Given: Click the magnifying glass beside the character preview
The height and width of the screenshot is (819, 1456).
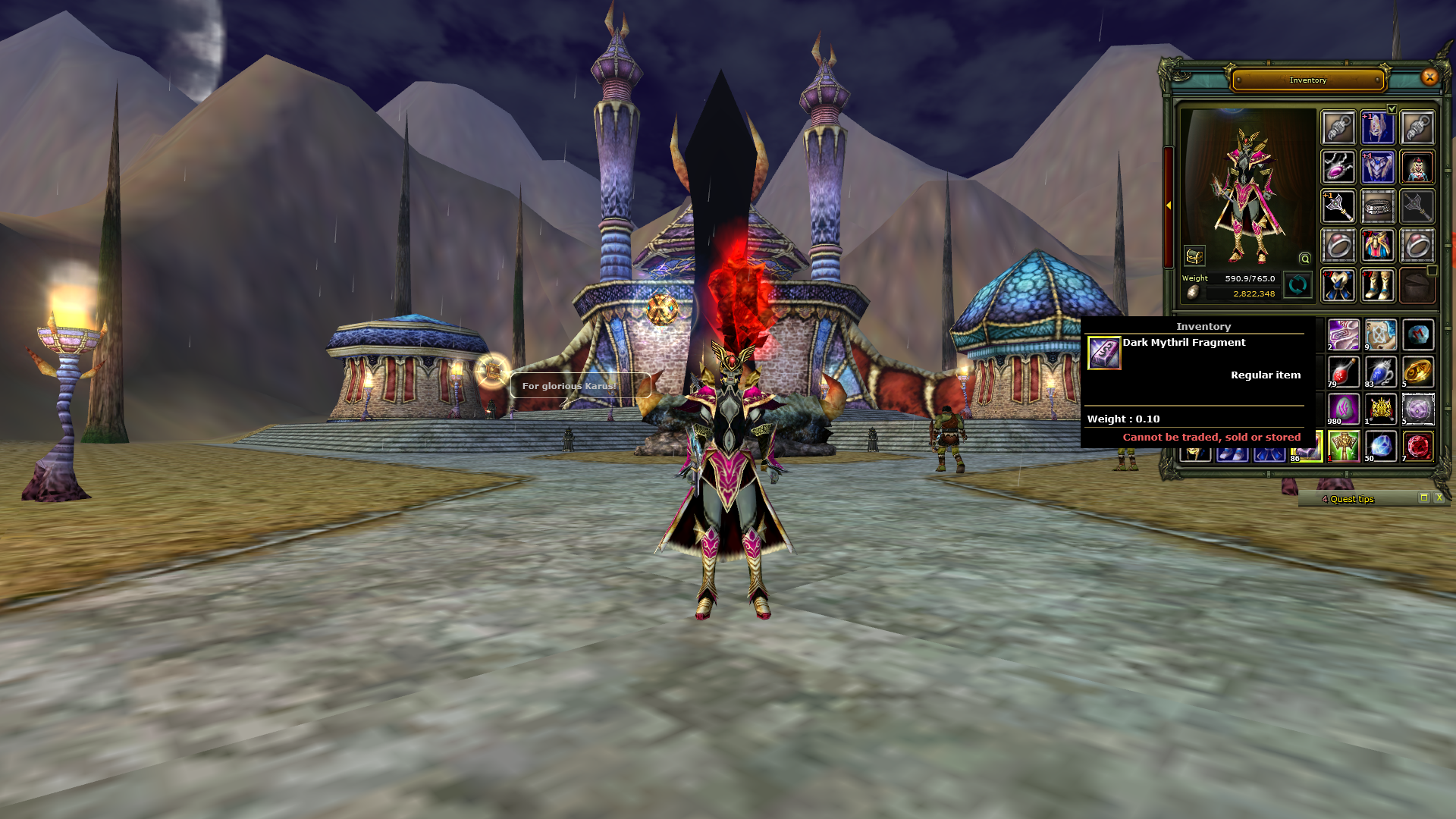Looking at the screenshot, I should [x=1305, y=258].
